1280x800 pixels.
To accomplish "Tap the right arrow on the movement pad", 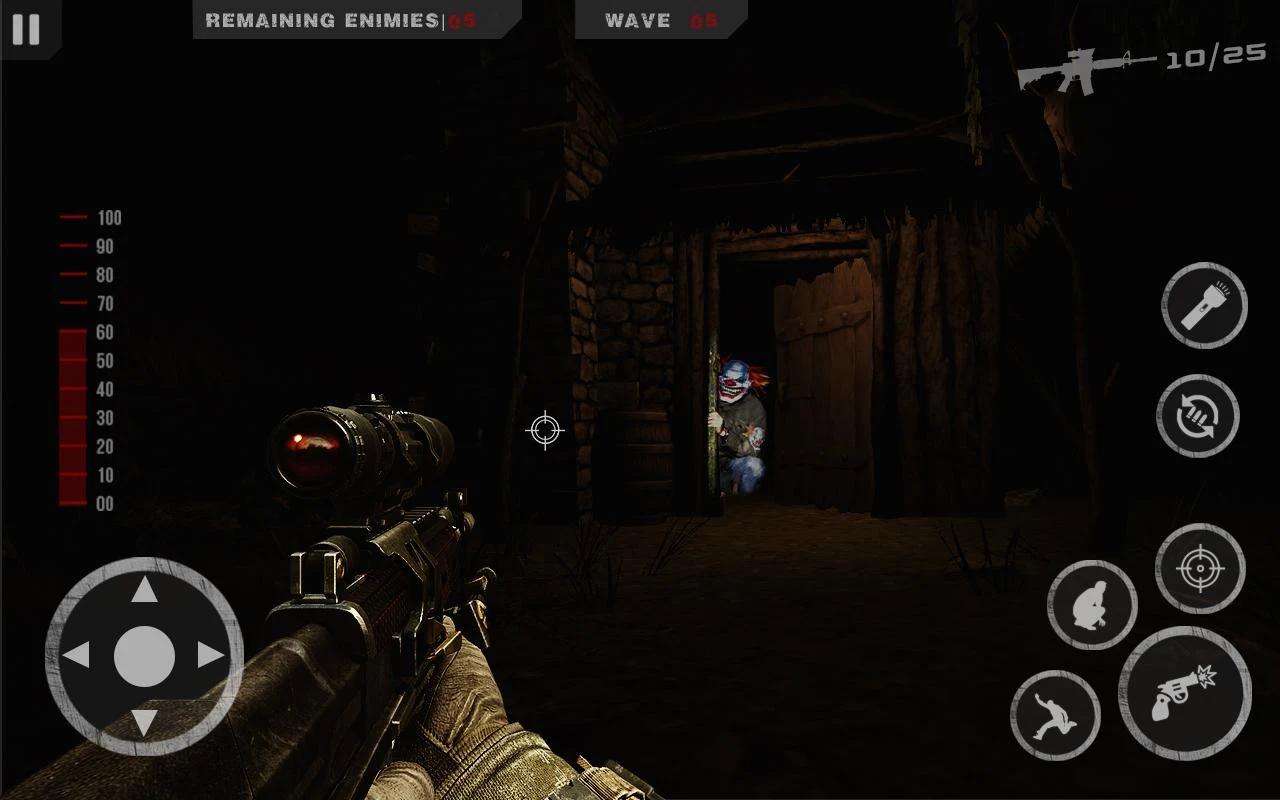I will tap(211, 656).
